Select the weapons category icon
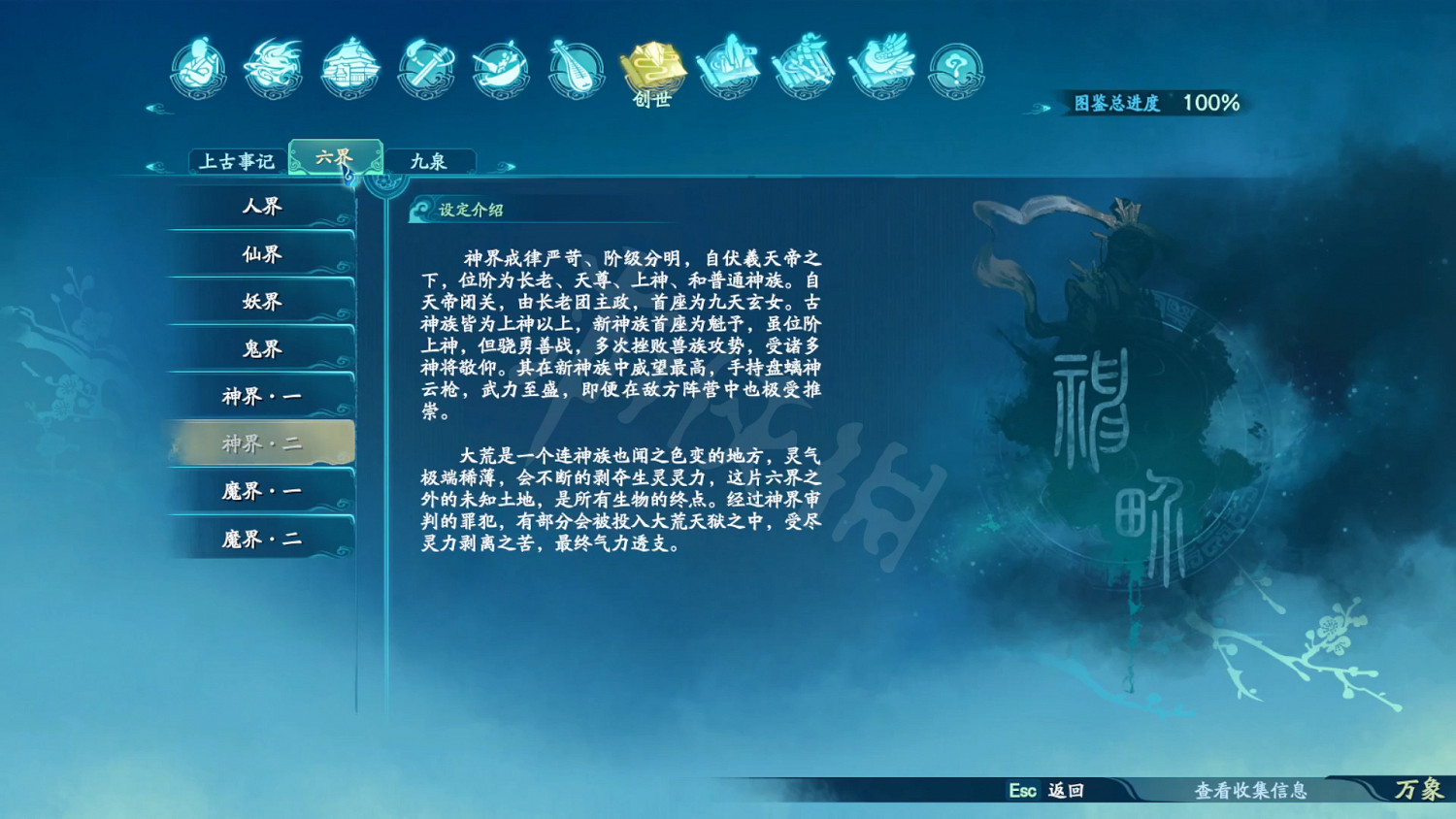 (424, 66)
